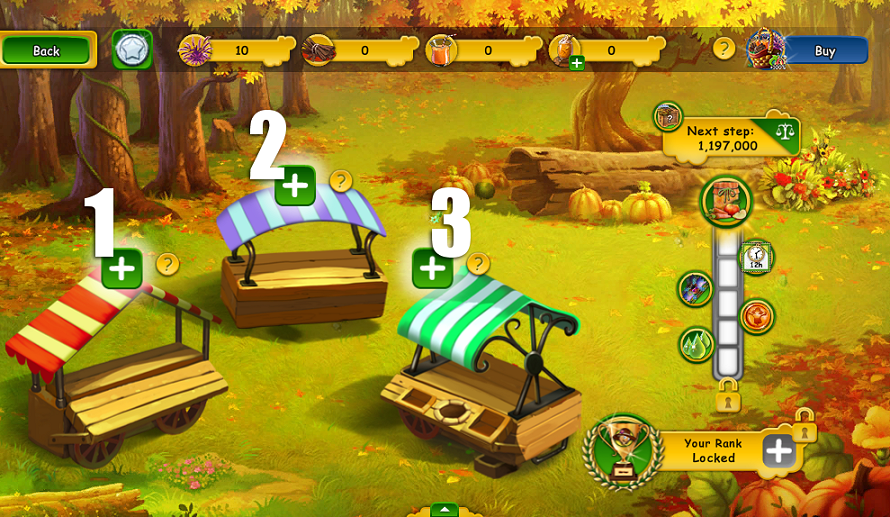Click the mystery crate icon by Next step
The height and width of the screenshot is (517, 890).
[668, 117]
